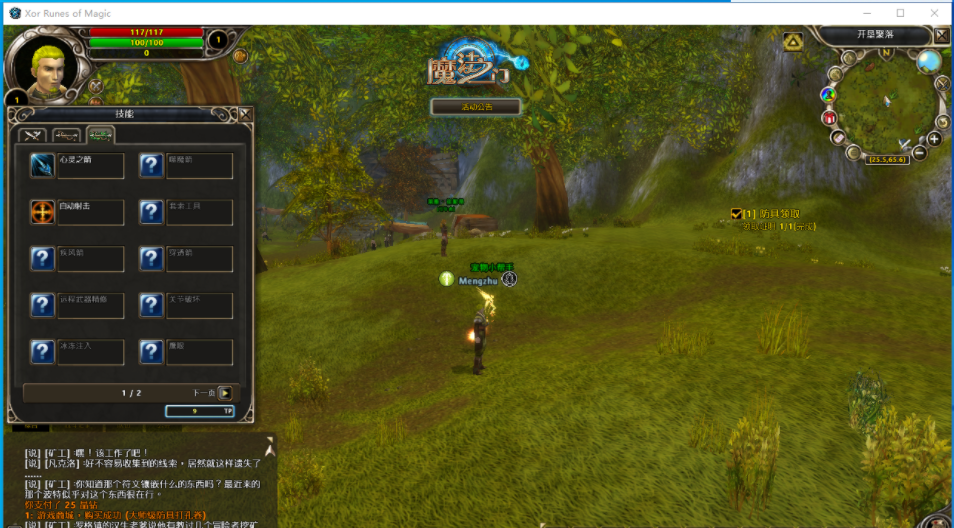Open the 活动公告 announcement button

point(476,106)
